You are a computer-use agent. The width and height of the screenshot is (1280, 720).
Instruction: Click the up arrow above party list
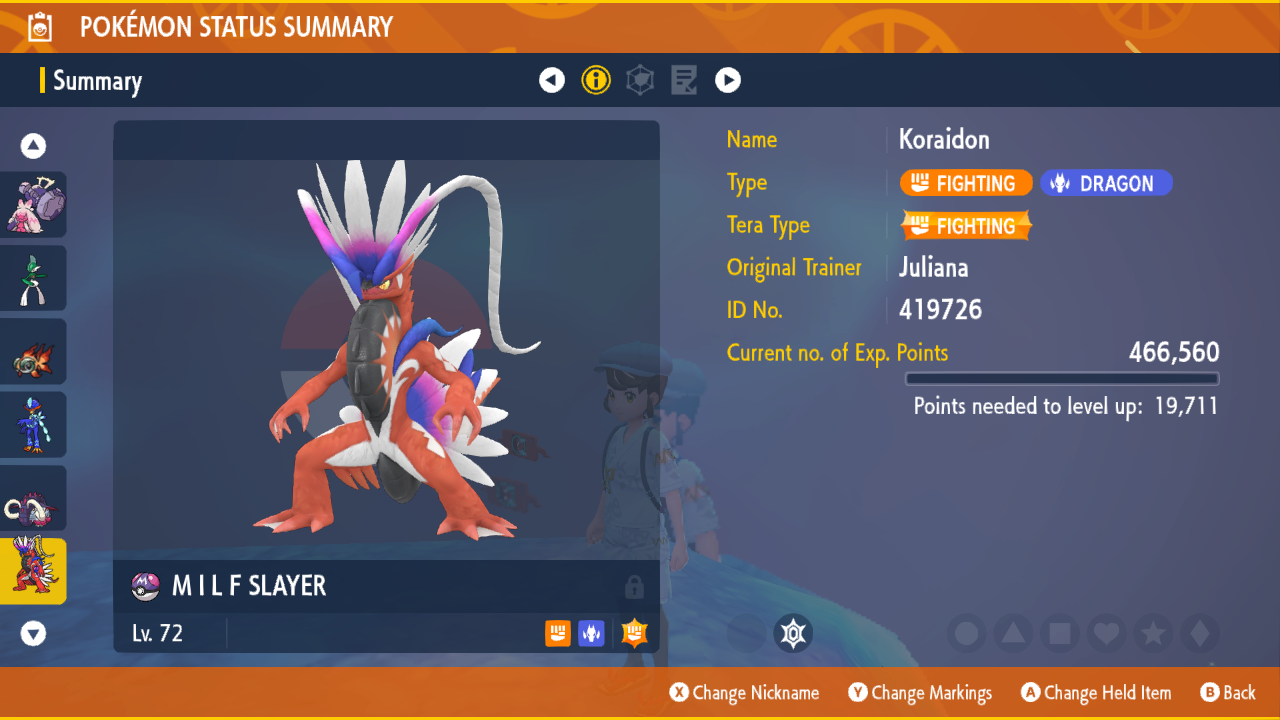pyautogui.click(x=33, y=147)
